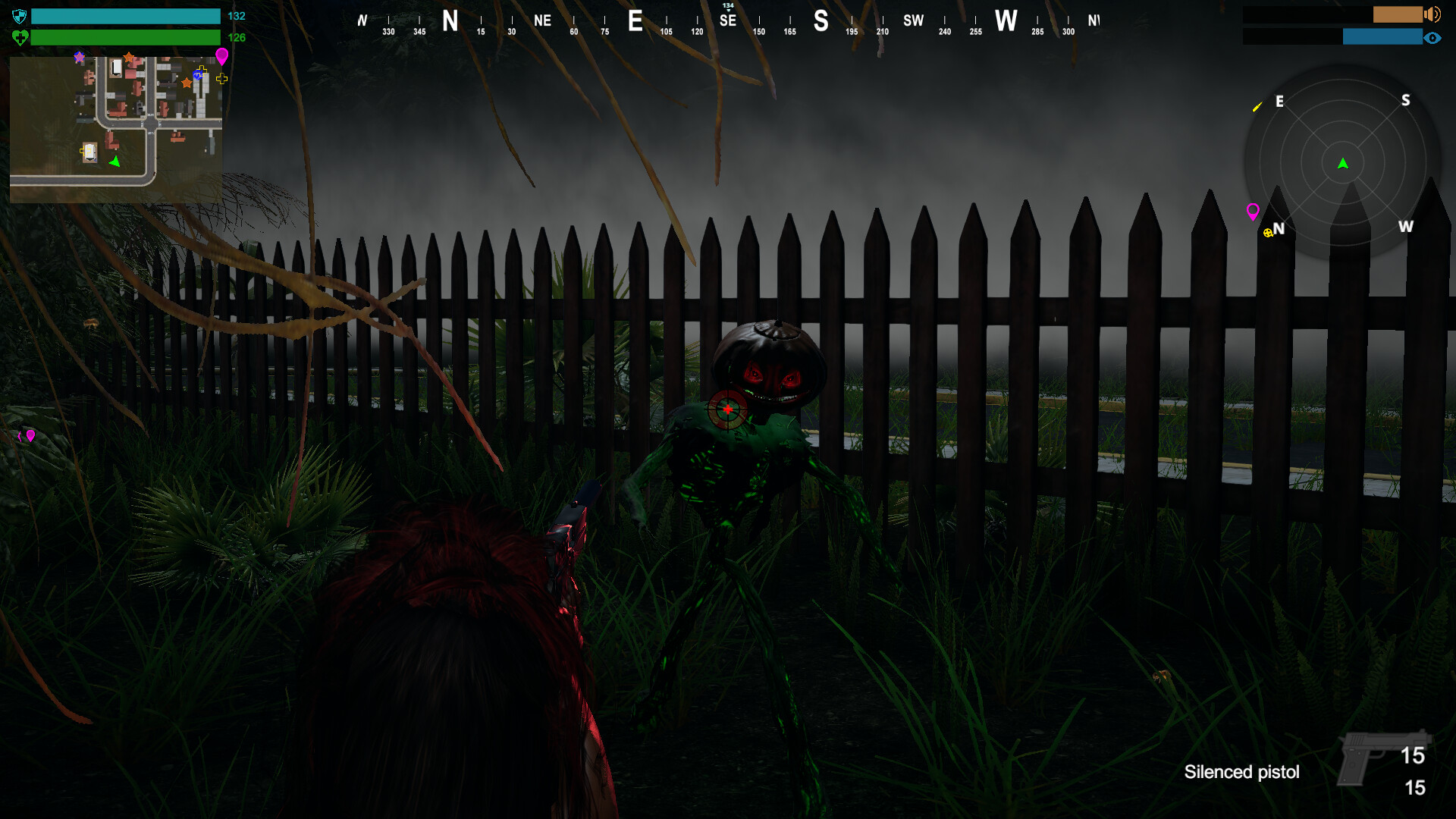Expand the pink pin on the radar
This screenshot has height=819, width=1456.
1254,212
